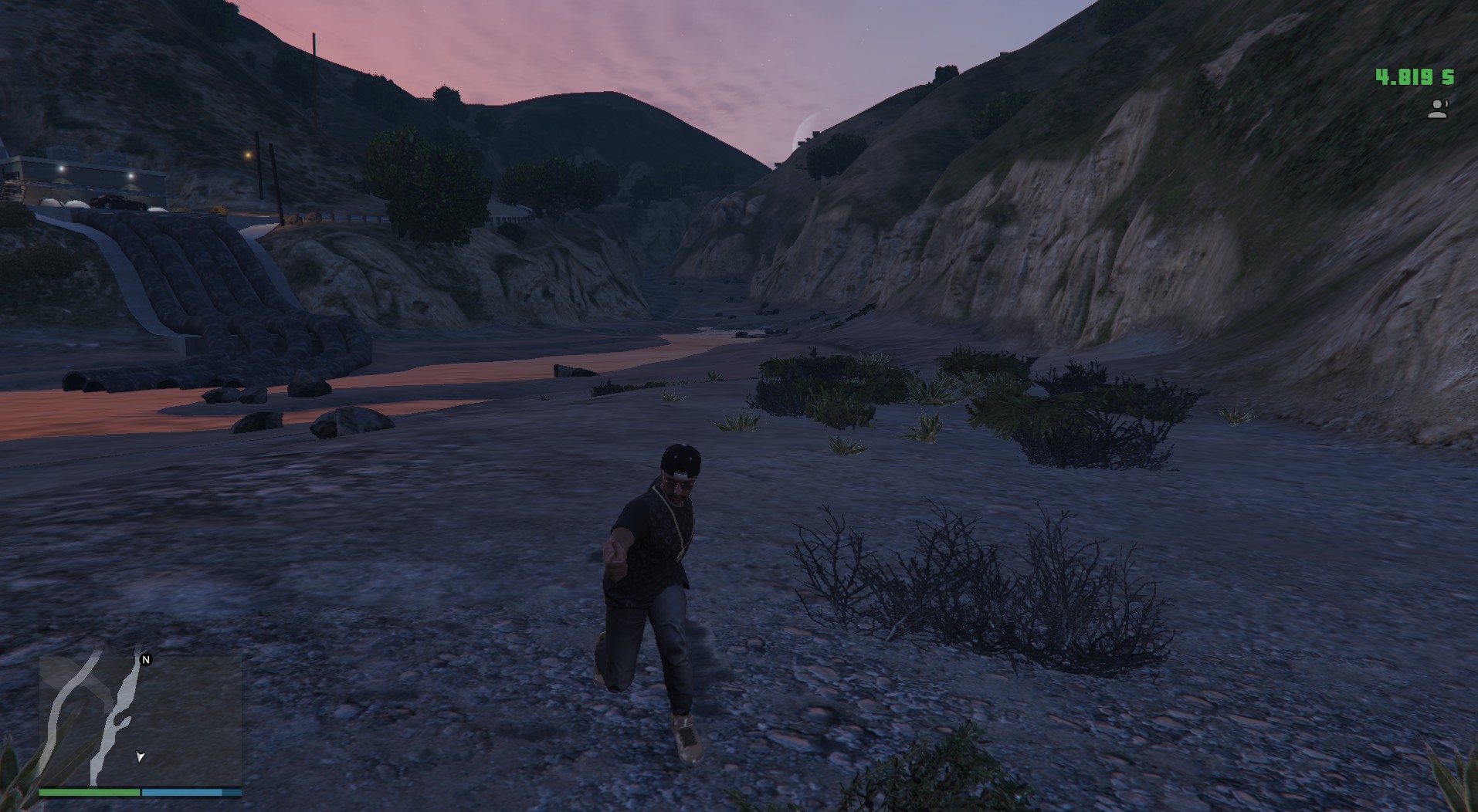Open the minimap radar

point(141,720)
